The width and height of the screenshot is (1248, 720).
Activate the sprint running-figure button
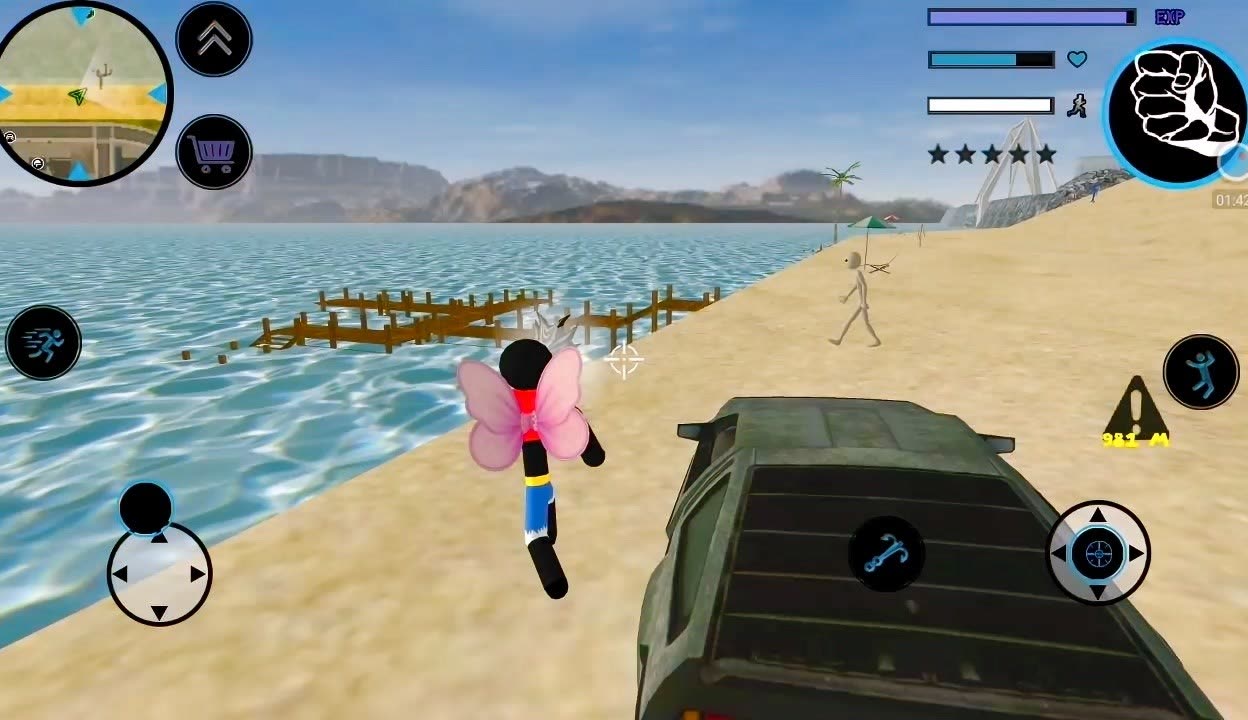[43, 342]
